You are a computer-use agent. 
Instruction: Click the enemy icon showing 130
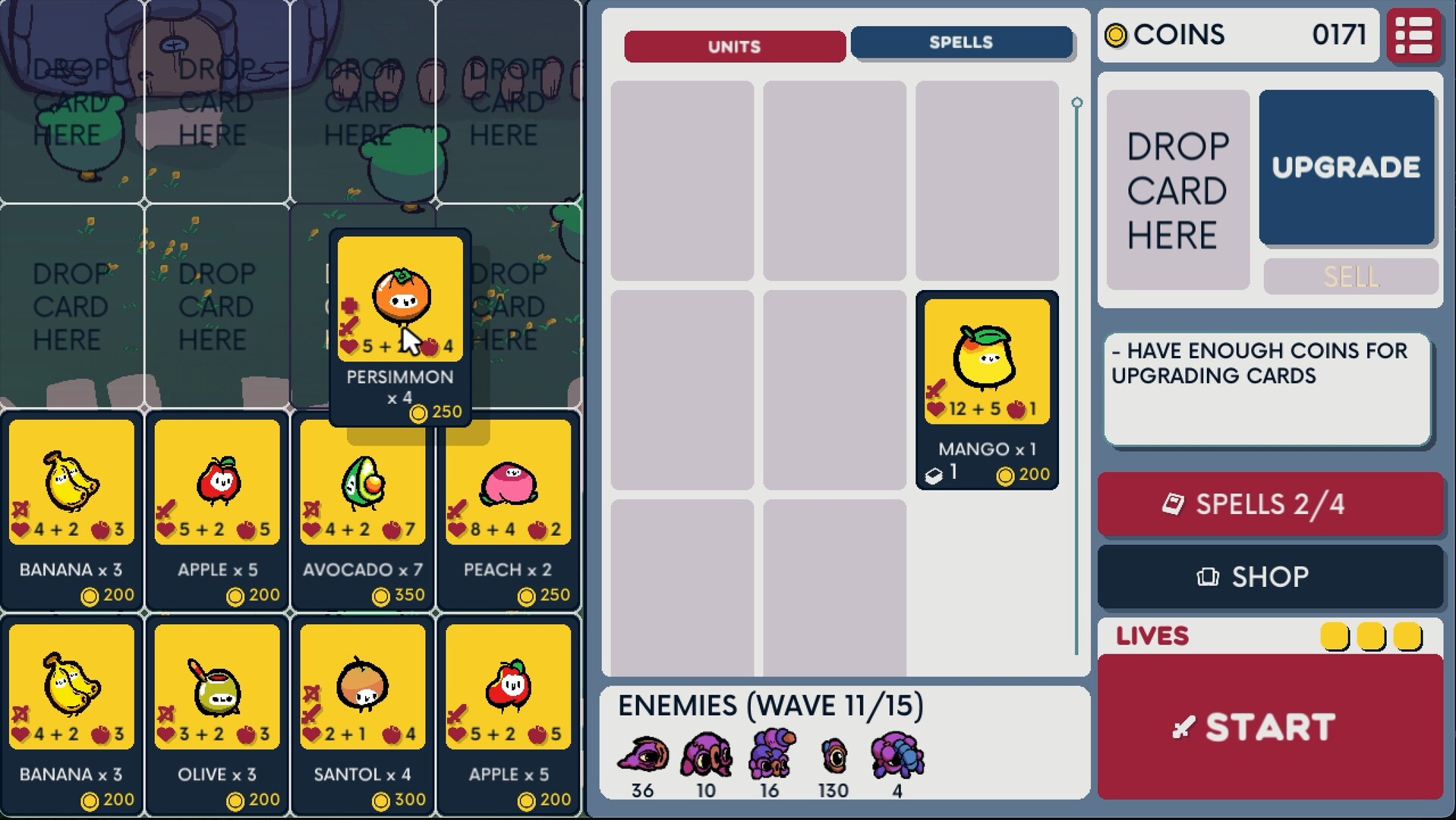click(833, 755)
